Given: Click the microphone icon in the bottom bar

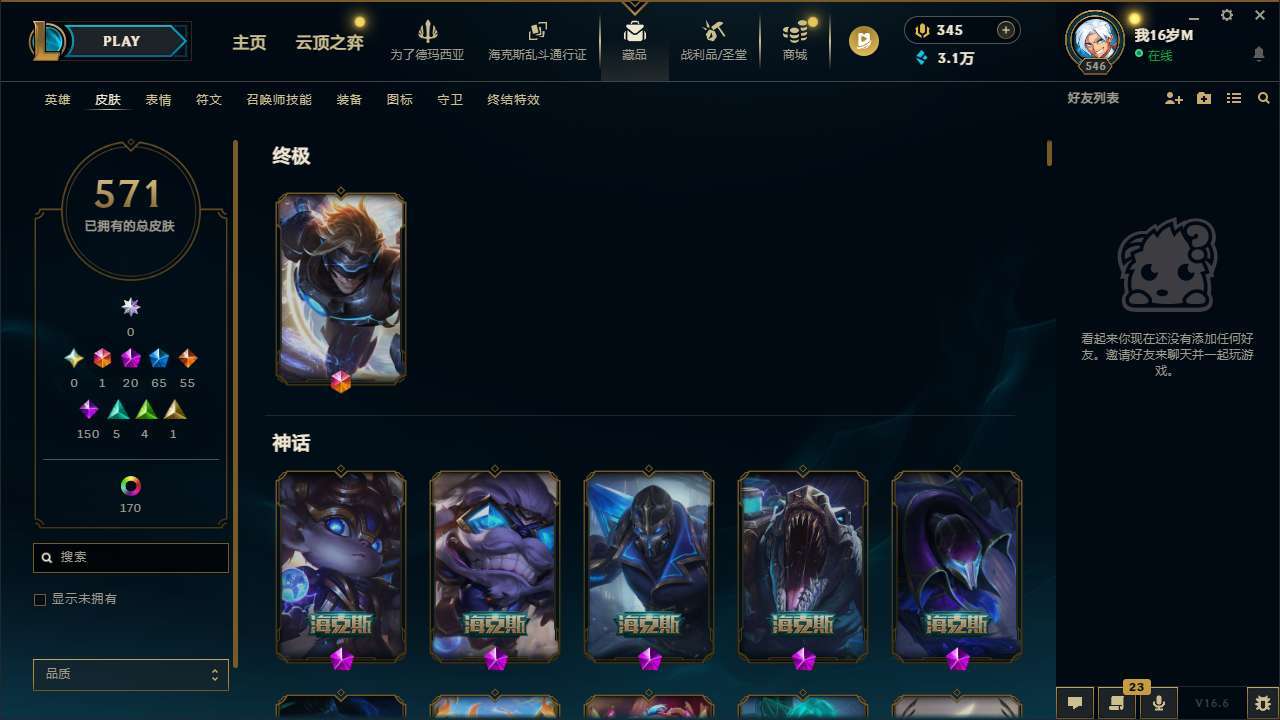Looking at the screenshot, I should click(1158, 701).
